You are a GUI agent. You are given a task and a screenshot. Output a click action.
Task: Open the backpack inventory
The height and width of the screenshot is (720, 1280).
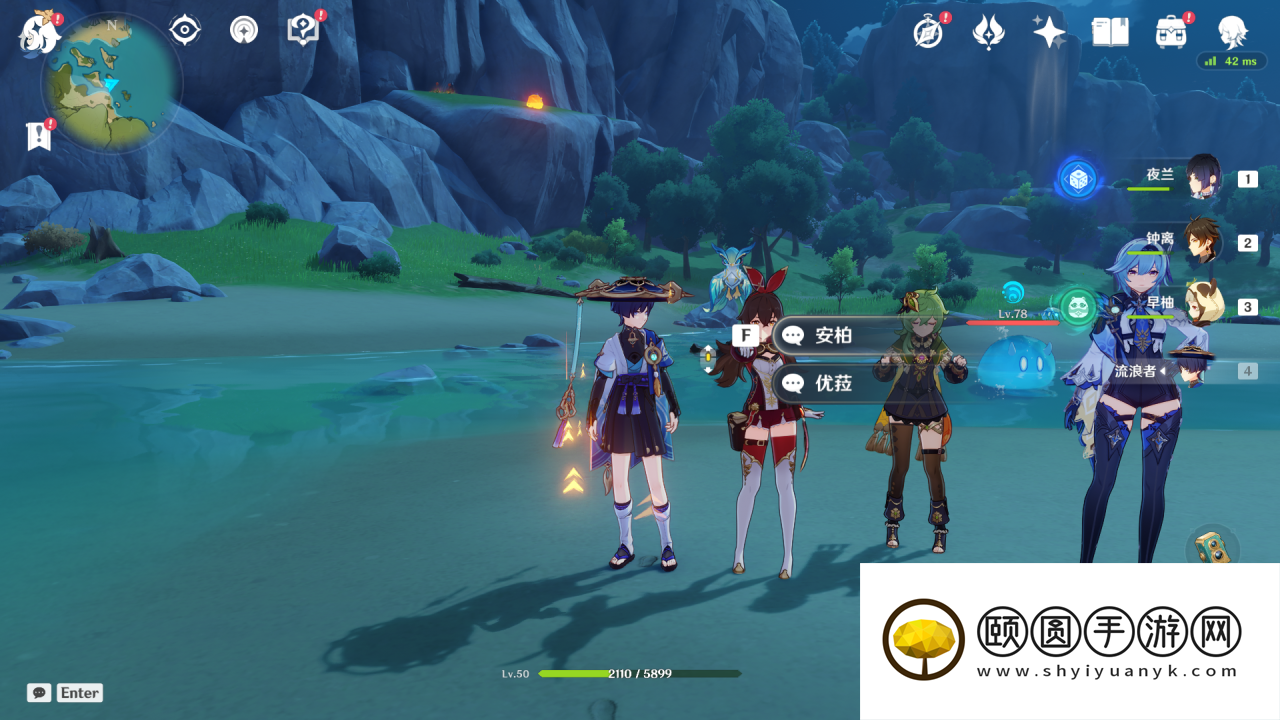pyautogui.click(x=1171, y=32)
